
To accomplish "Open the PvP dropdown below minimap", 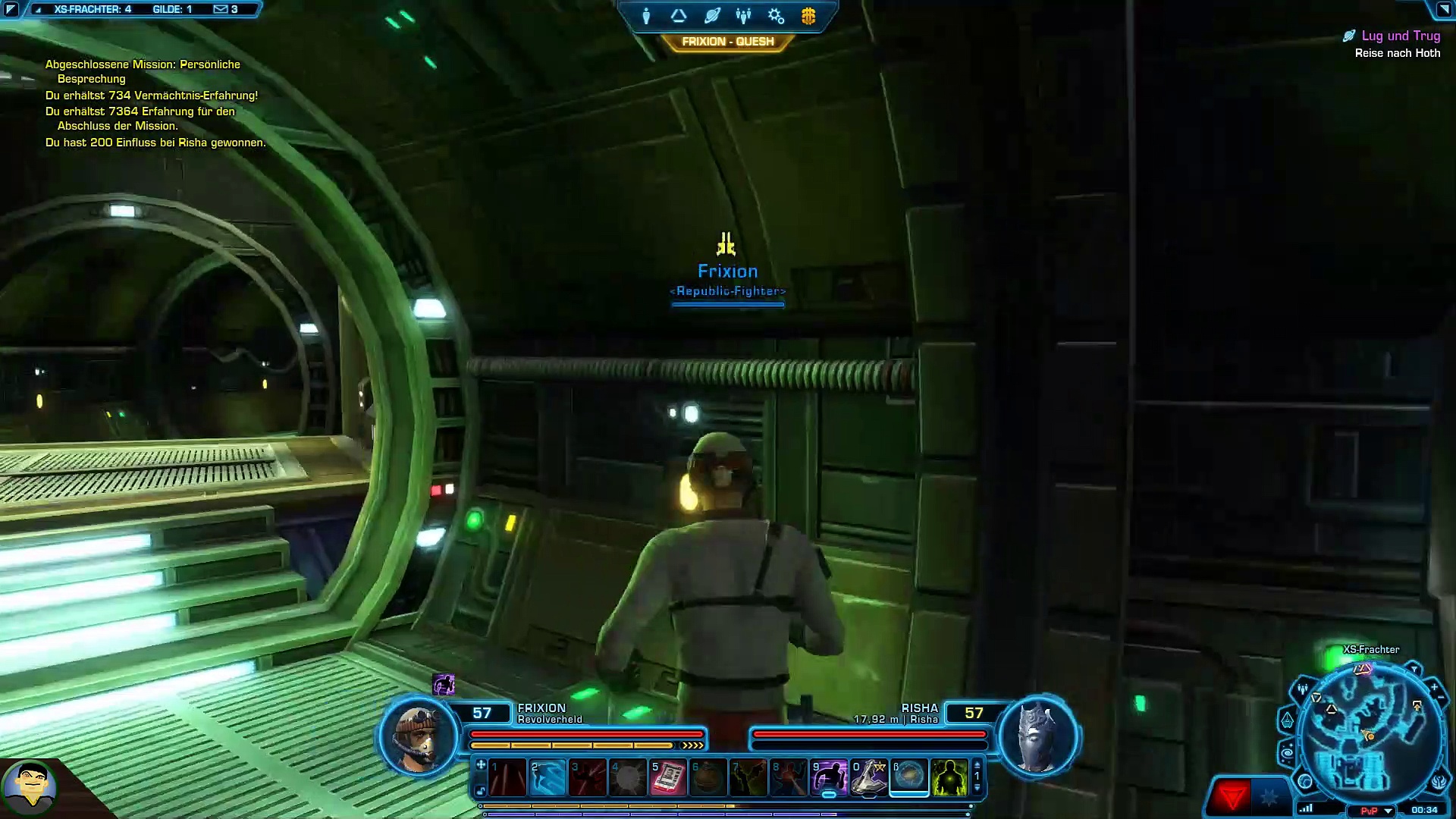I will 1389,811.
